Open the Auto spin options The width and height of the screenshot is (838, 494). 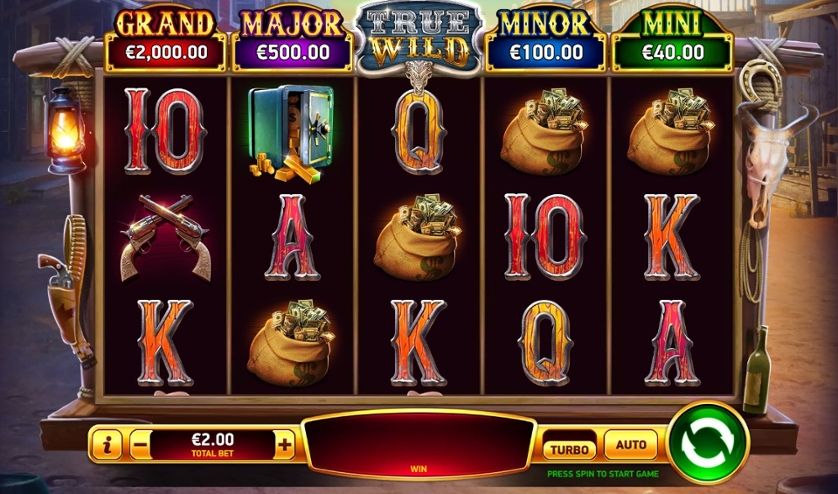click(x=630, y=445)
